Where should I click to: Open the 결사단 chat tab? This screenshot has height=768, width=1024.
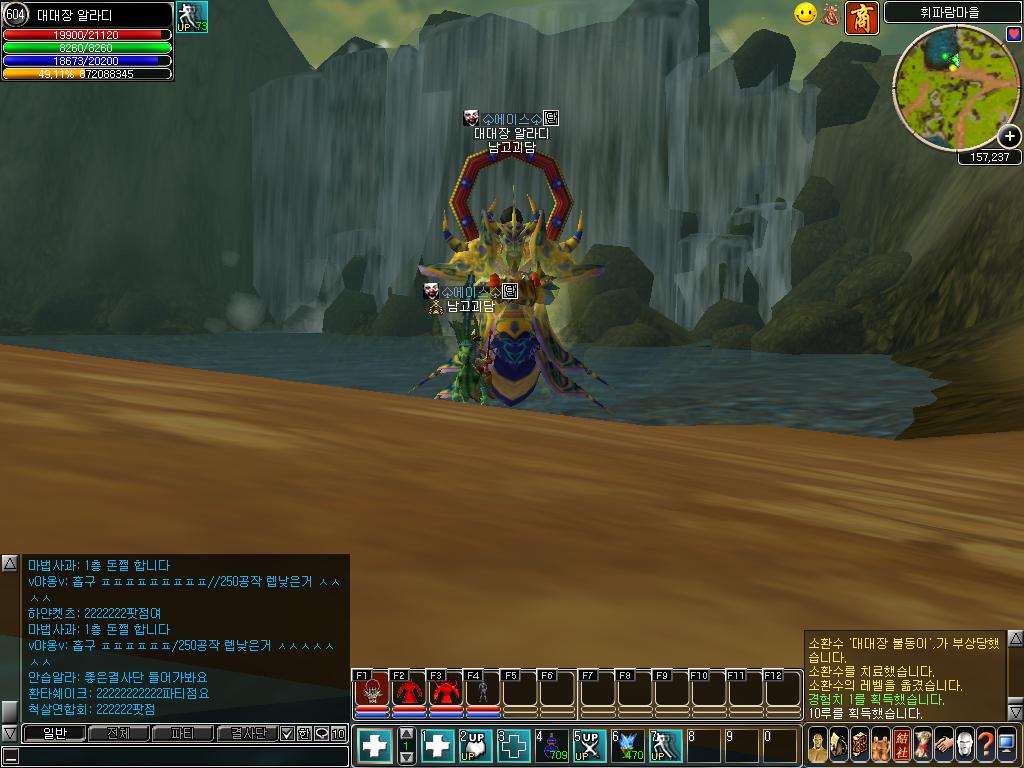246,734
